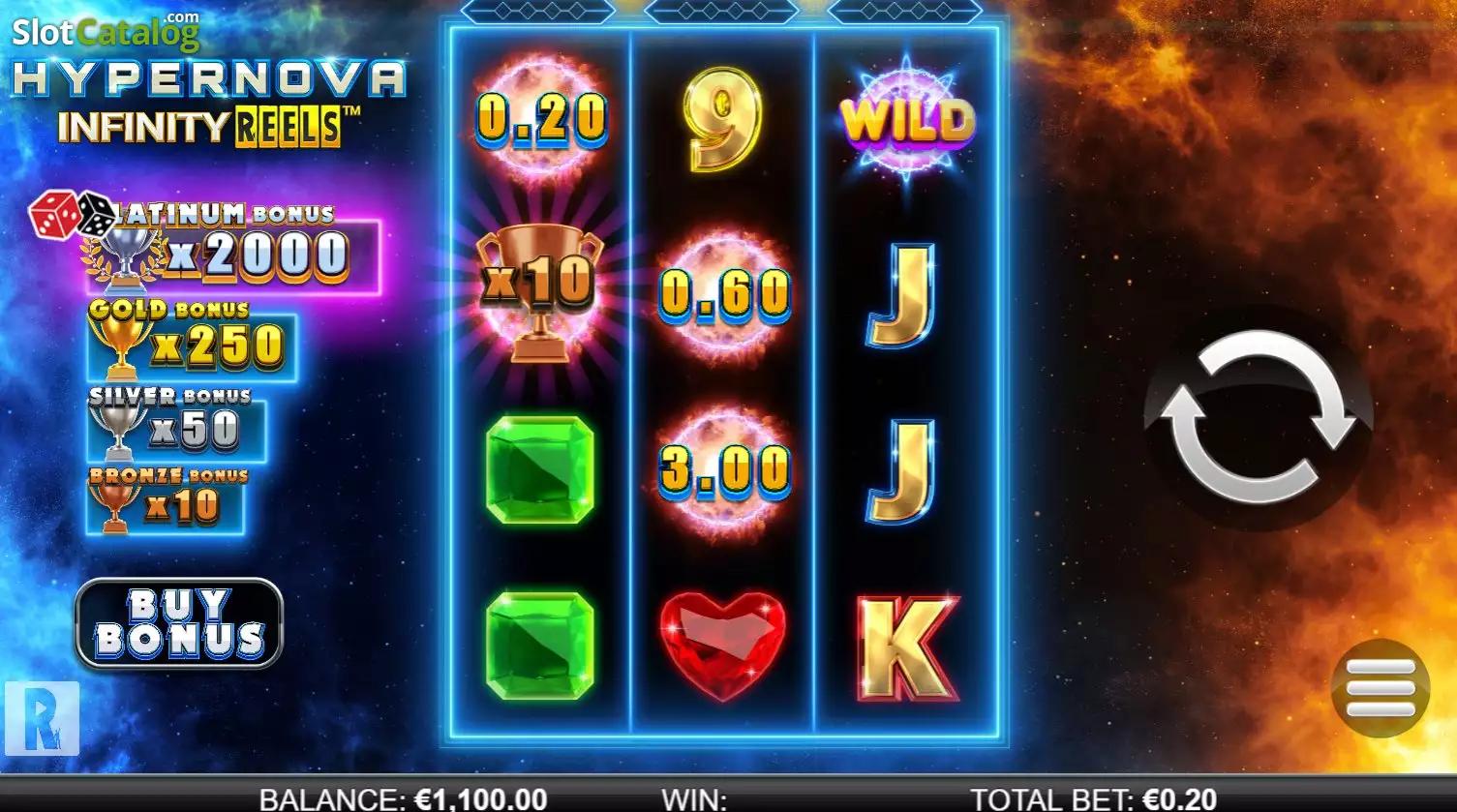Click the blue R logo icon
This screenshot has width=1457, height=812.
click(42, 717)
